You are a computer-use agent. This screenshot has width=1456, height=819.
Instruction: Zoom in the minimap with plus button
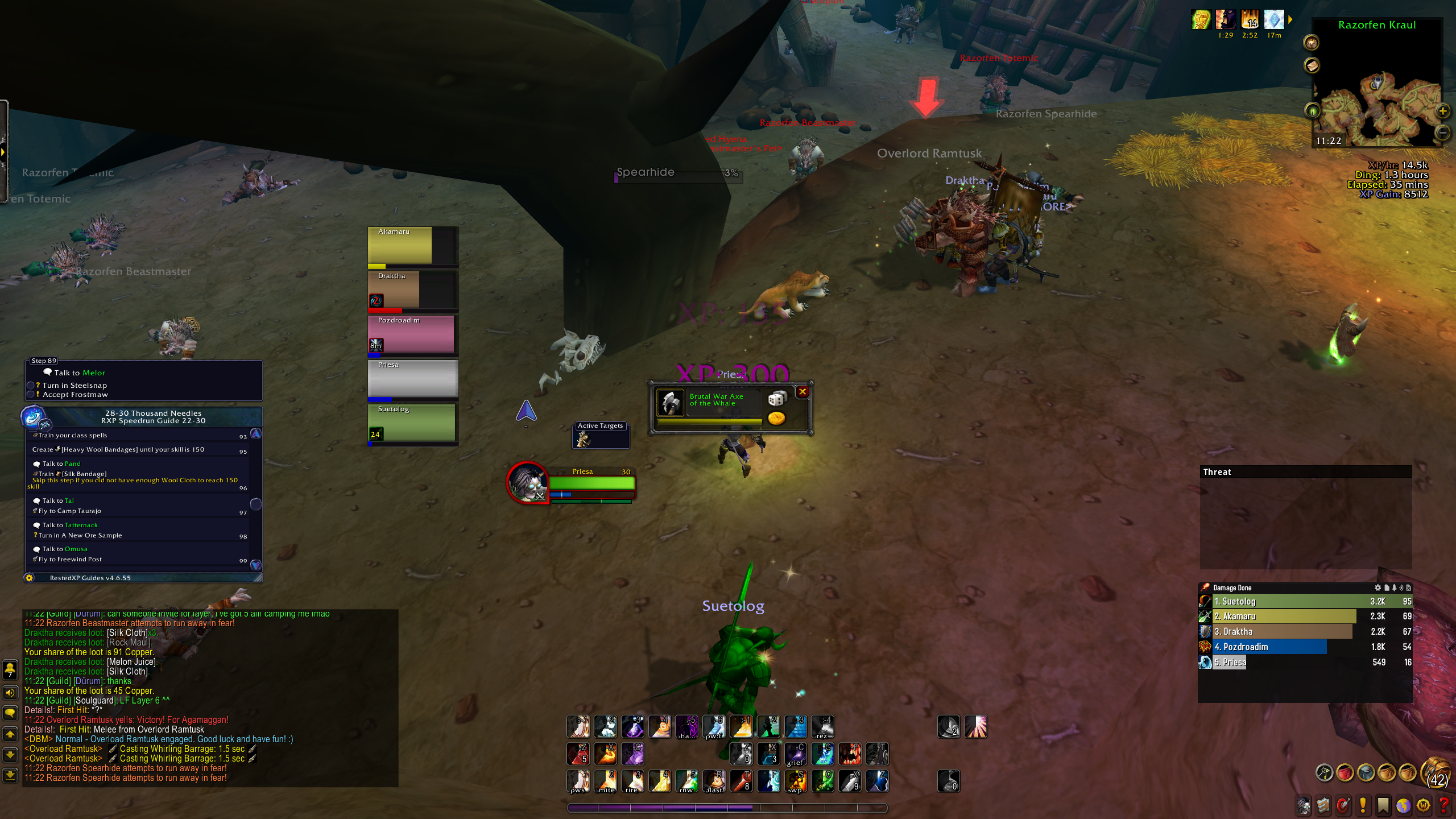pyautogui.click(x=1442, y=111)
